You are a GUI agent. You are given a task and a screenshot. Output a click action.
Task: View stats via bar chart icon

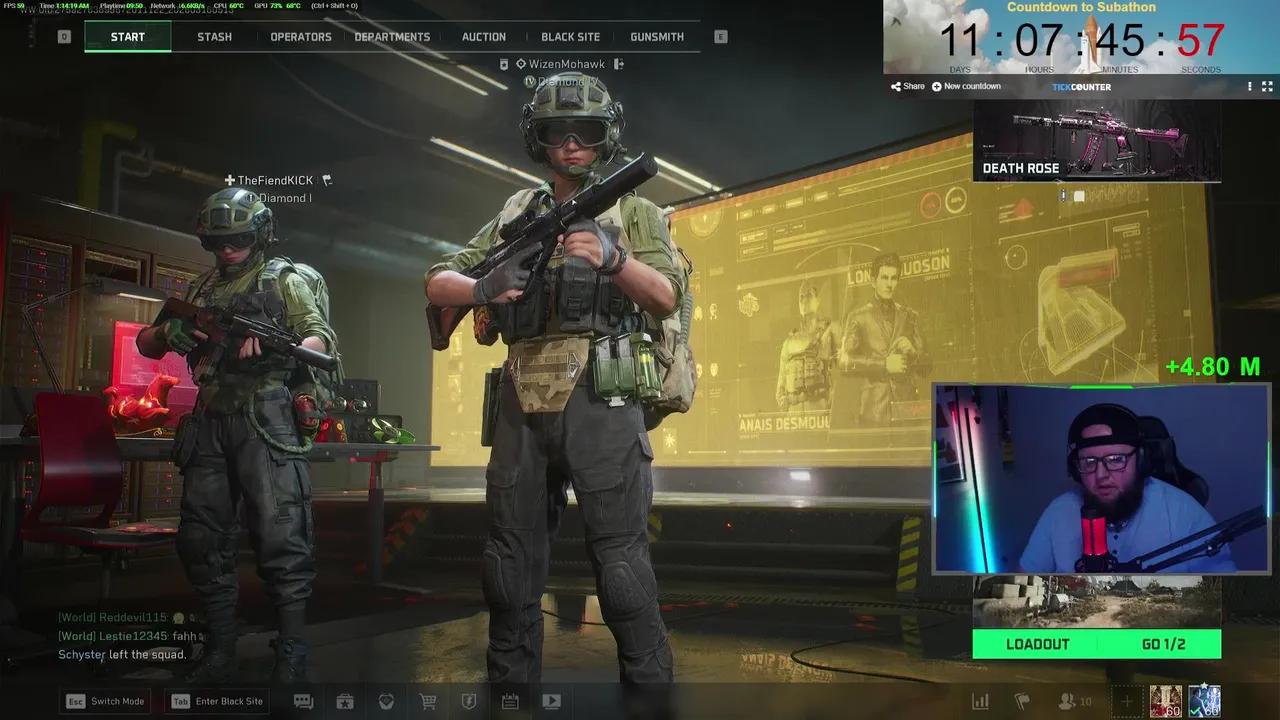[x=981, y=701]
